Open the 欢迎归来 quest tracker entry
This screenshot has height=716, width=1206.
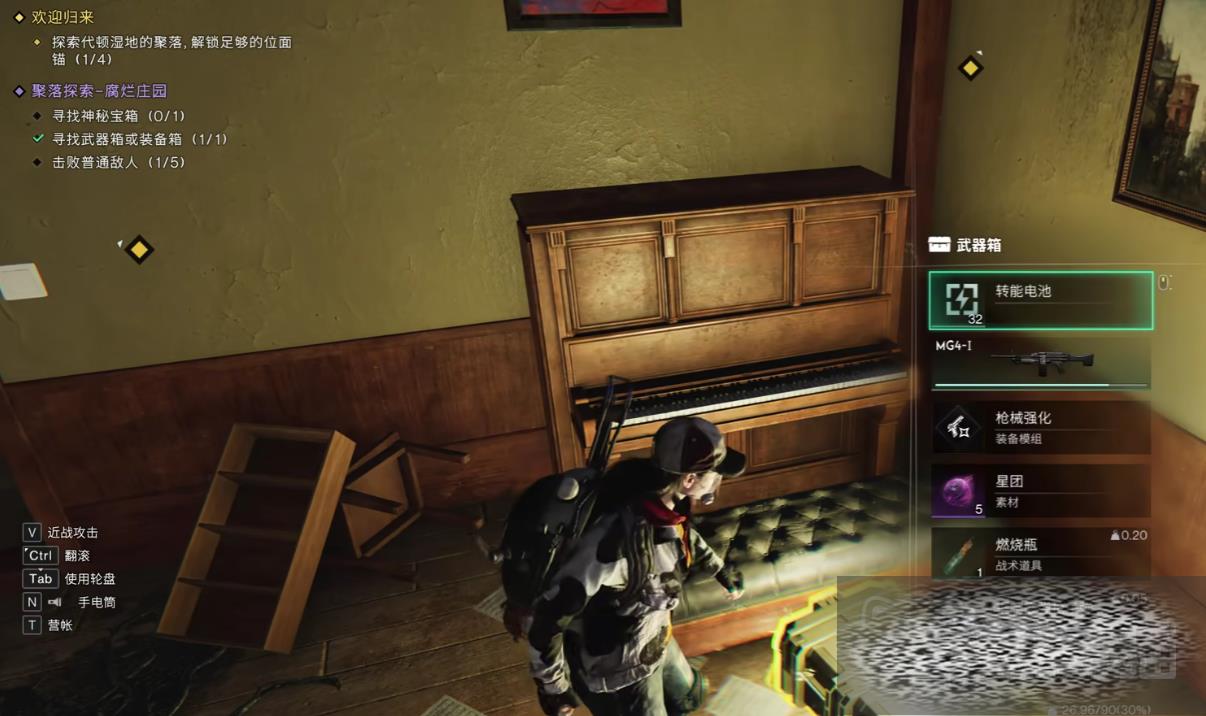61,17
